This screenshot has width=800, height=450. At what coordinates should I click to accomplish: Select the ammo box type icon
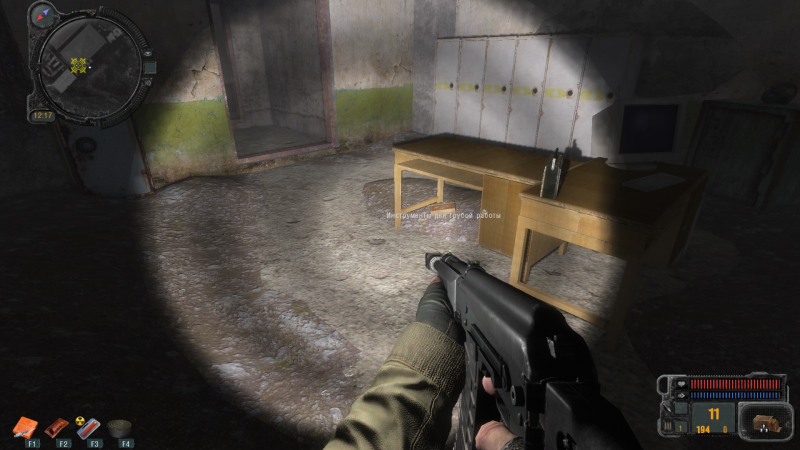764,418
